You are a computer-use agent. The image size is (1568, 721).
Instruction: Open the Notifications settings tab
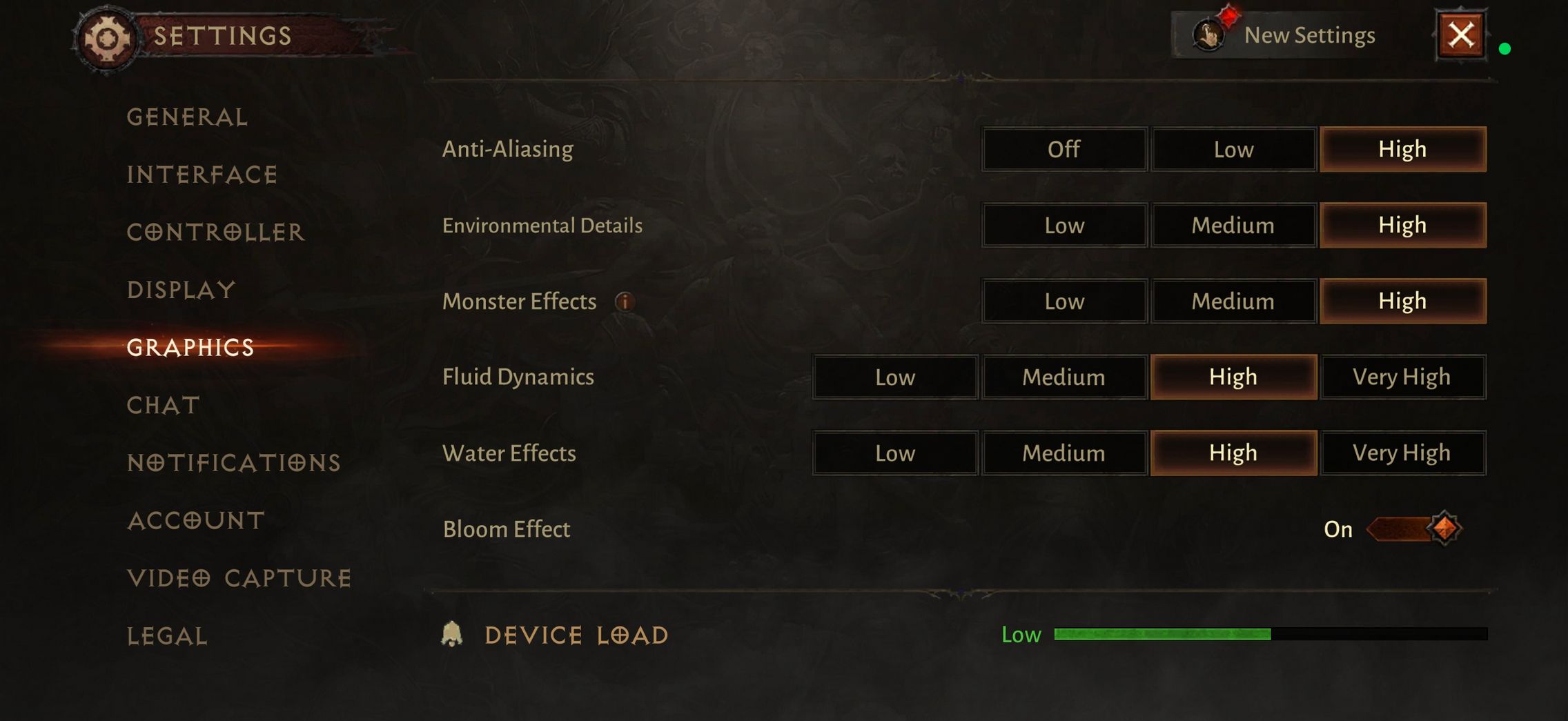[x=234, y=462]
